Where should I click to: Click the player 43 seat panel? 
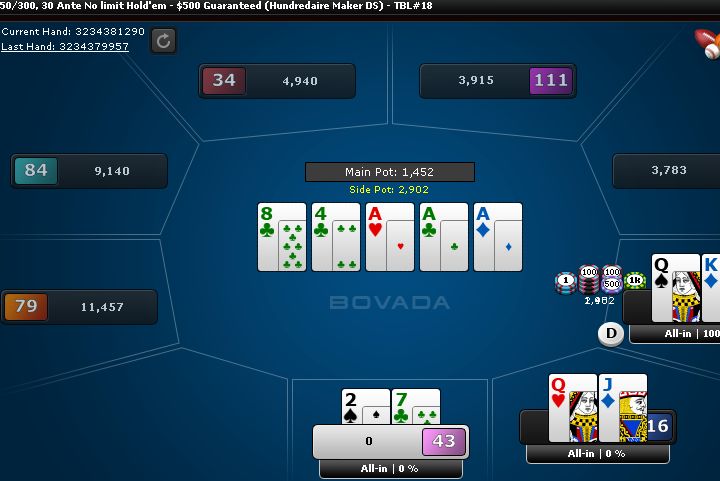(x=390, y=441)
